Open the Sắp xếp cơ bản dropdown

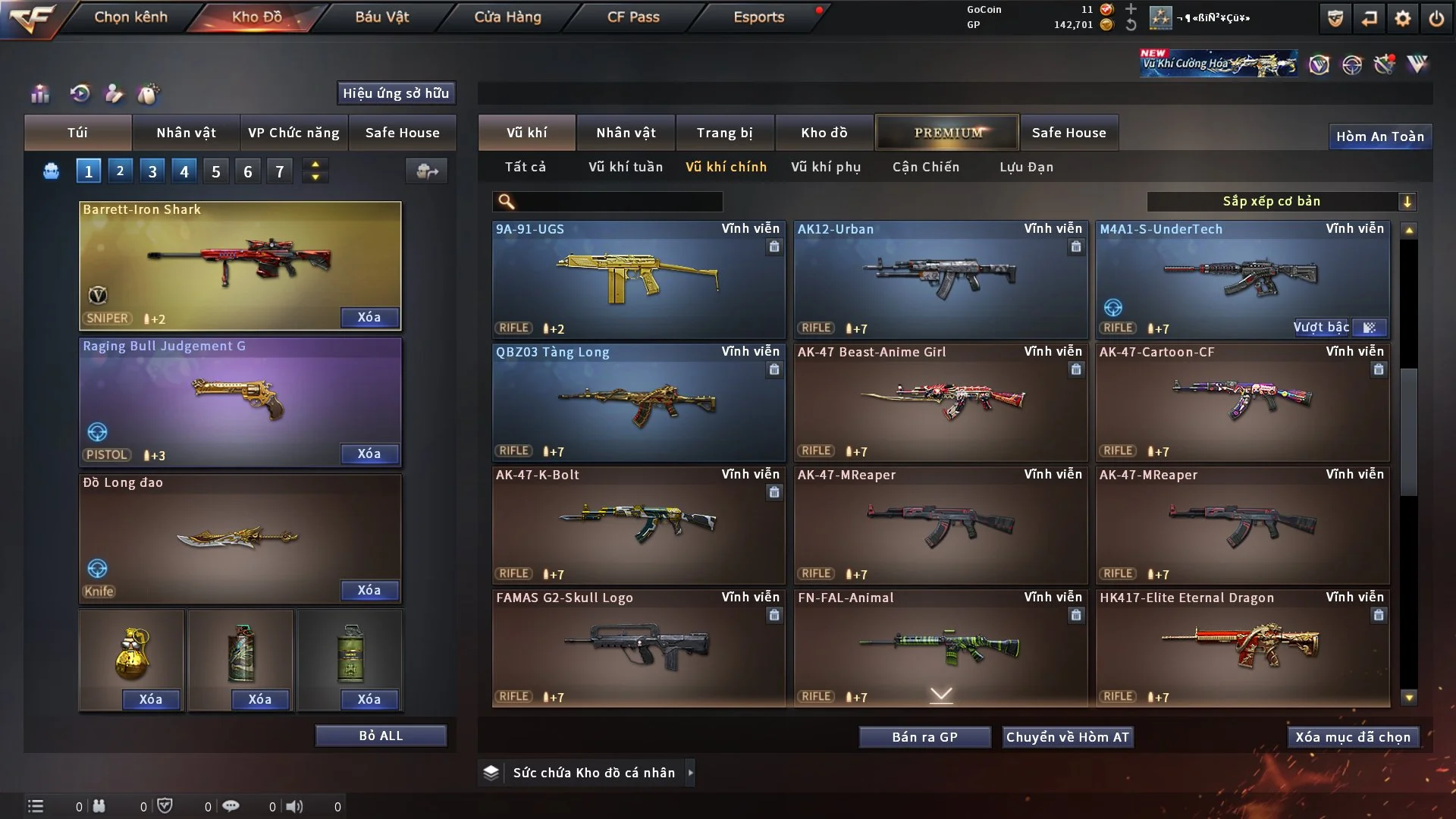click(x=1281, y=201)
